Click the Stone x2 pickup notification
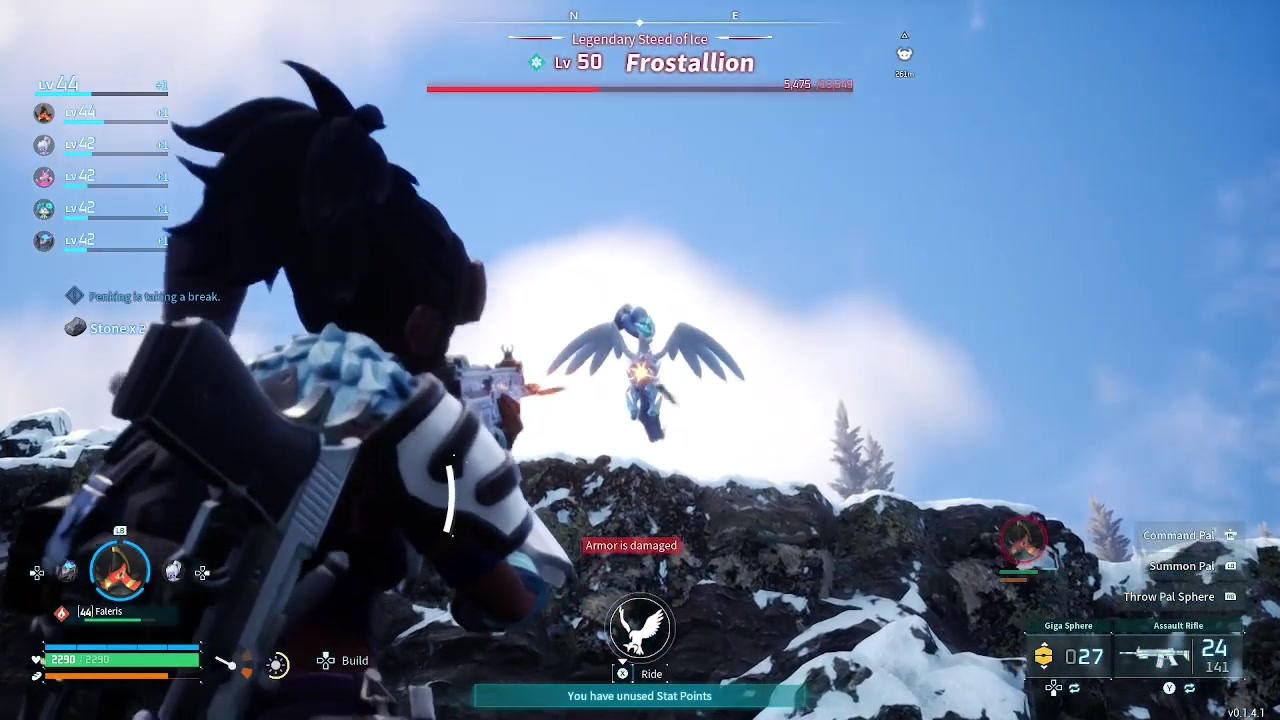Viewport: 1280px width, 720px height. pyautogui.click(x=106, y=328)
